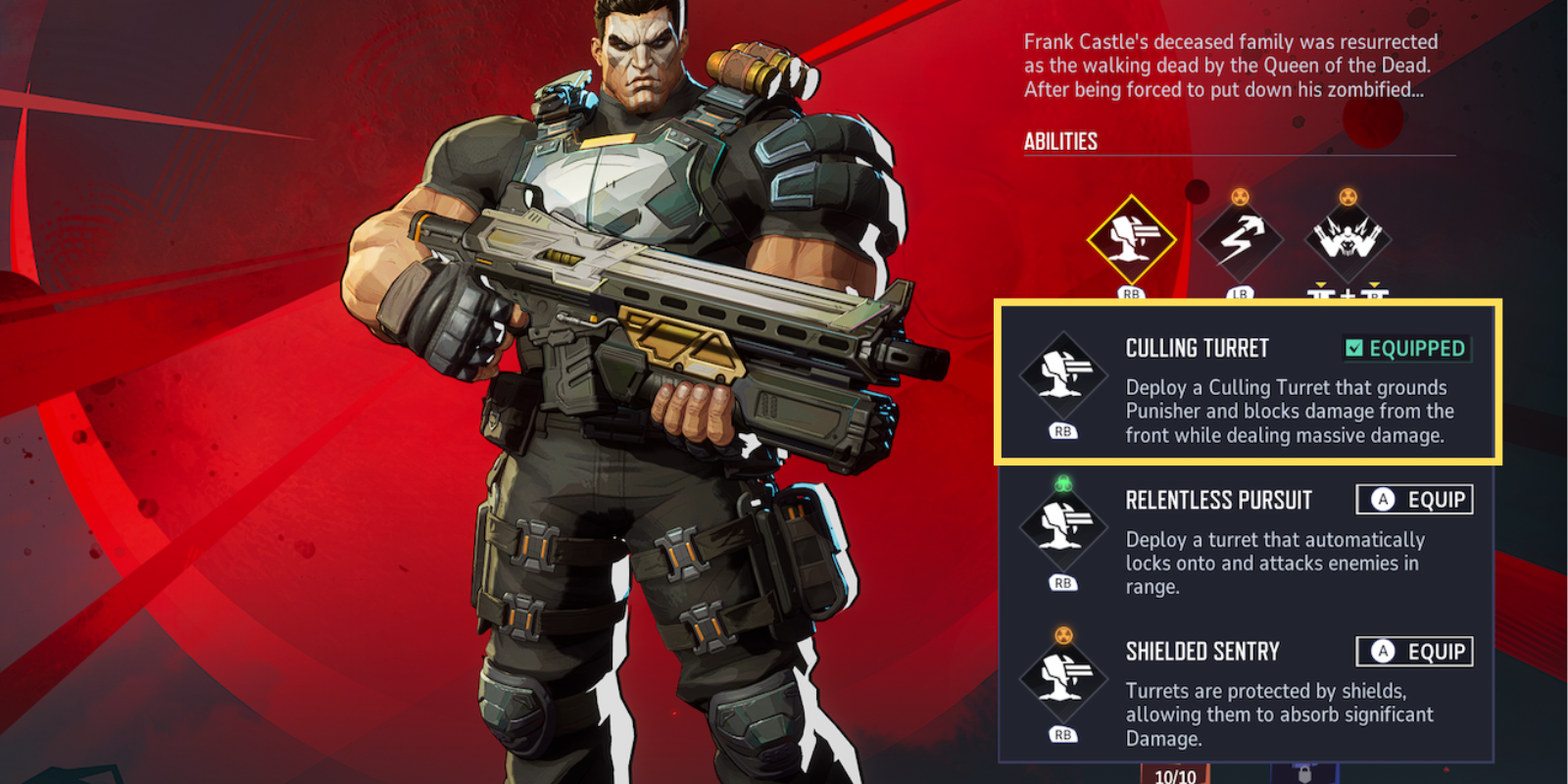Select the dash ability icon bound to LB
This screenshot has width=1568, height=784.
click(1242, 237)
